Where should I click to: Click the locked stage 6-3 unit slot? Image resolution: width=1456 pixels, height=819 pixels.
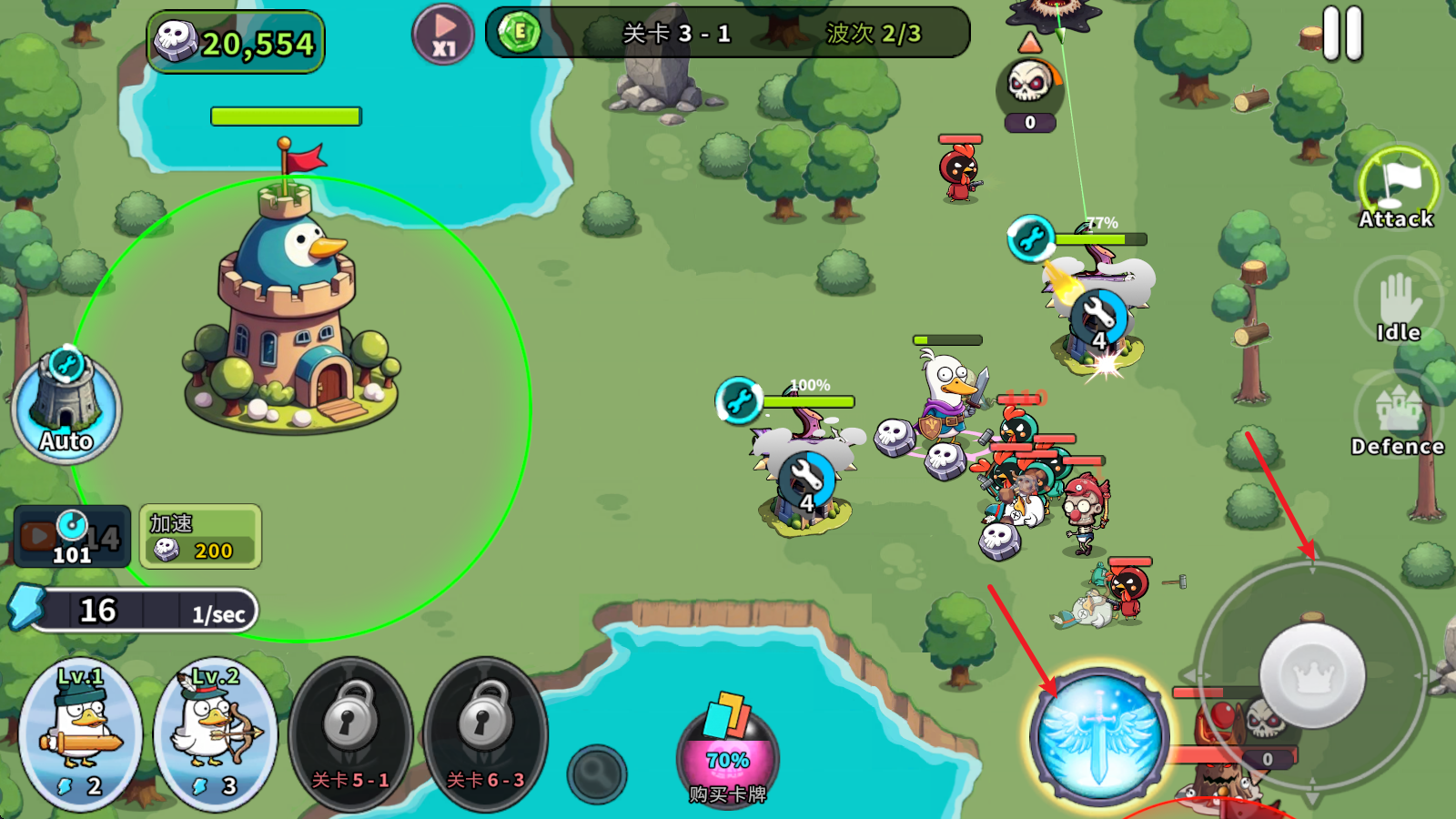485,734
